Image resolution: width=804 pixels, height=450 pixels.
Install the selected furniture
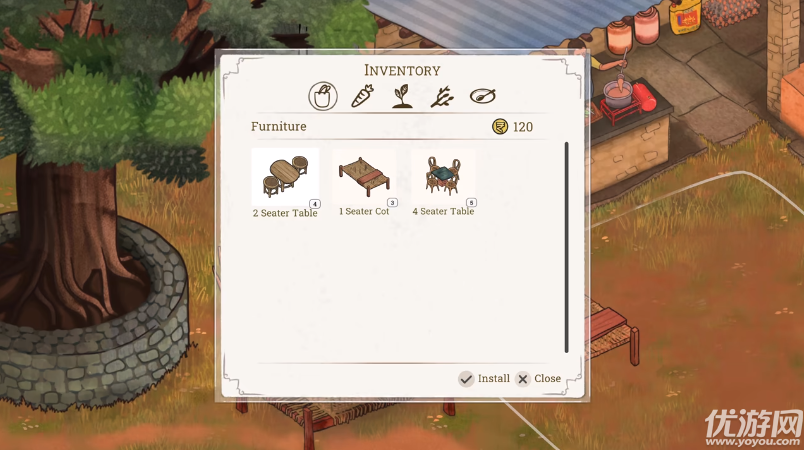484,379
